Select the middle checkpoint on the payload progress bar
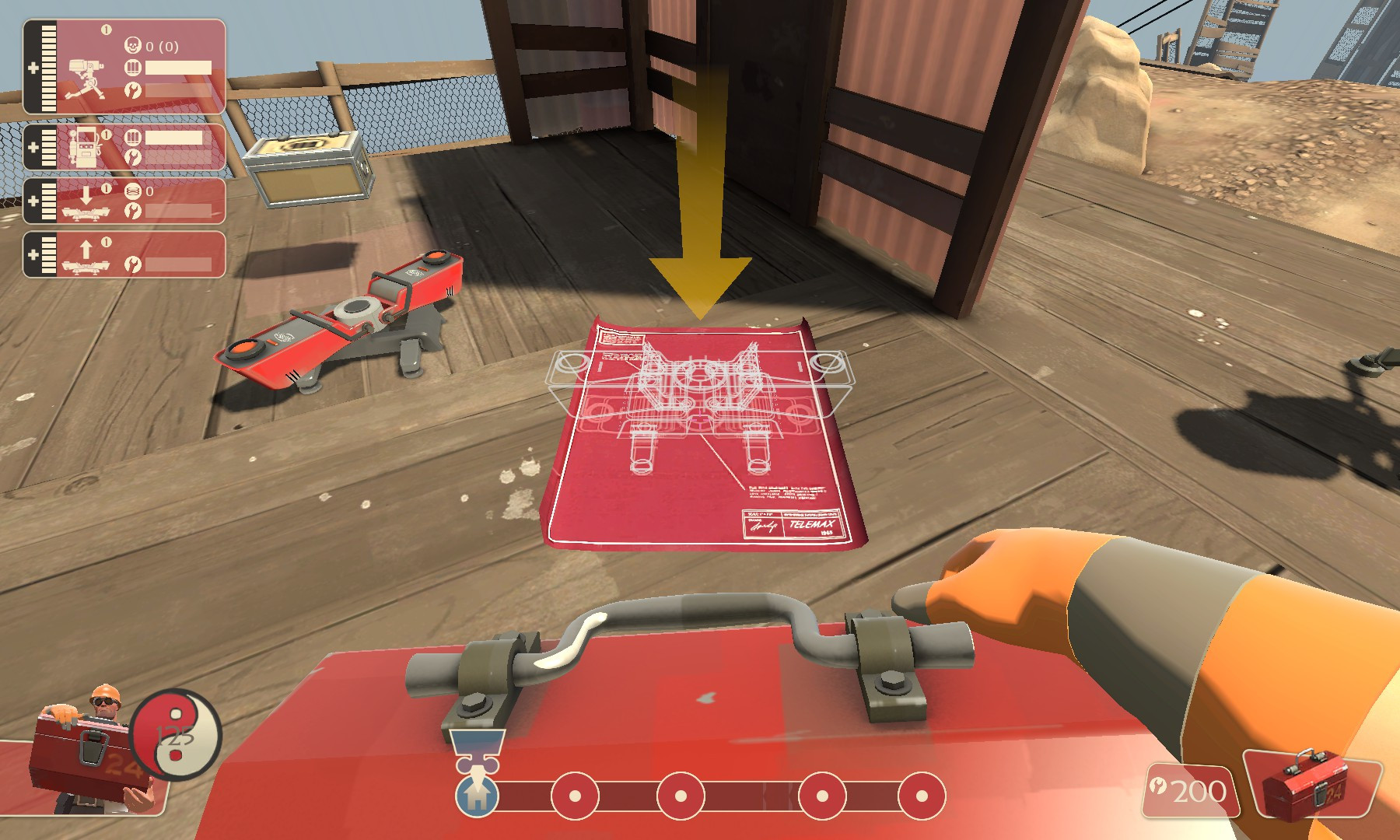 point(682,797)
